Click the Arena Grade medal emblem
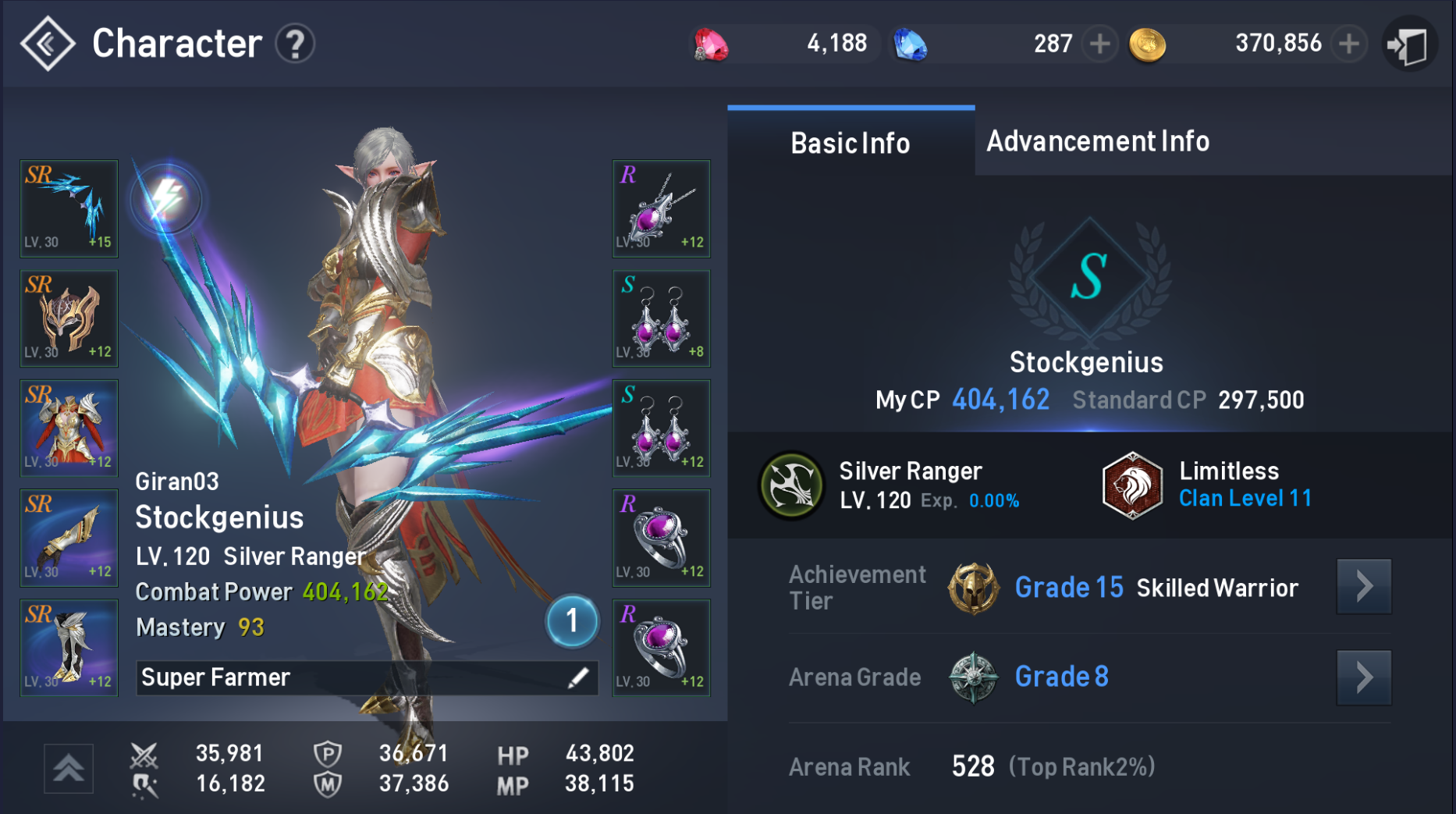1456x814 pixels. 973,677
